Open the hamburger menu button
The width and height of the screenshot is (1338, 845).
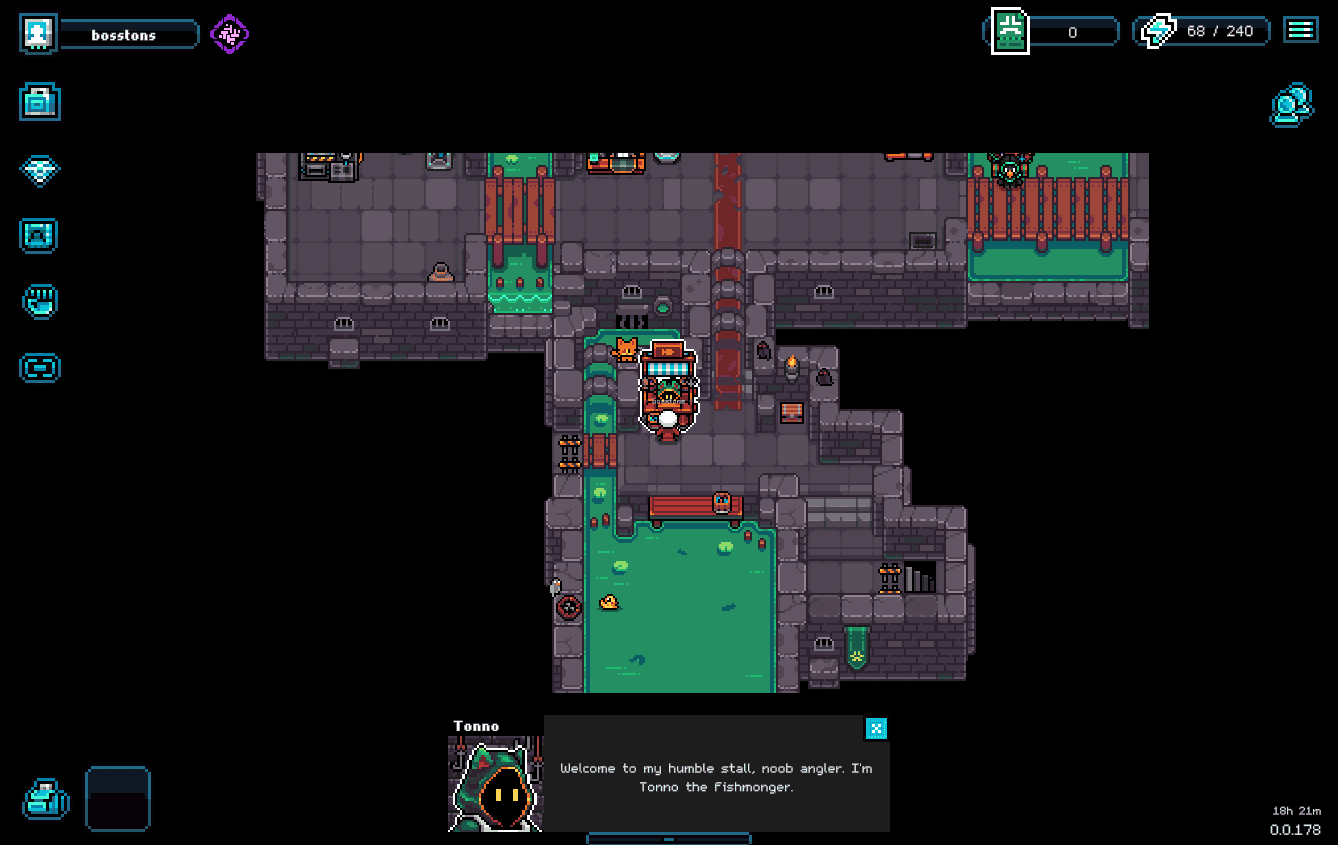tap(1300, 30)
